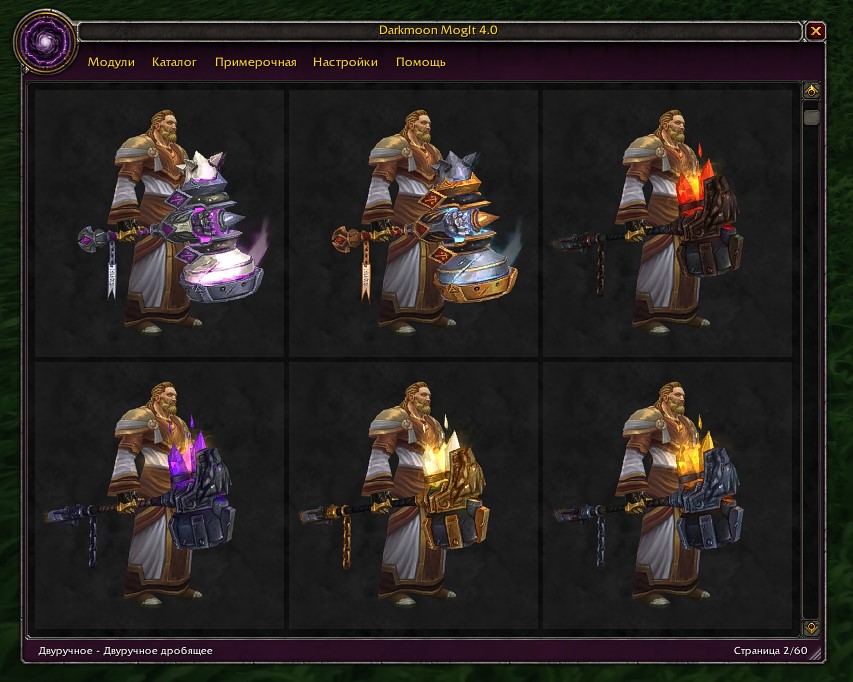Close the Darkmoon MogIt window
853x682 pixels.
coord(816,31)
